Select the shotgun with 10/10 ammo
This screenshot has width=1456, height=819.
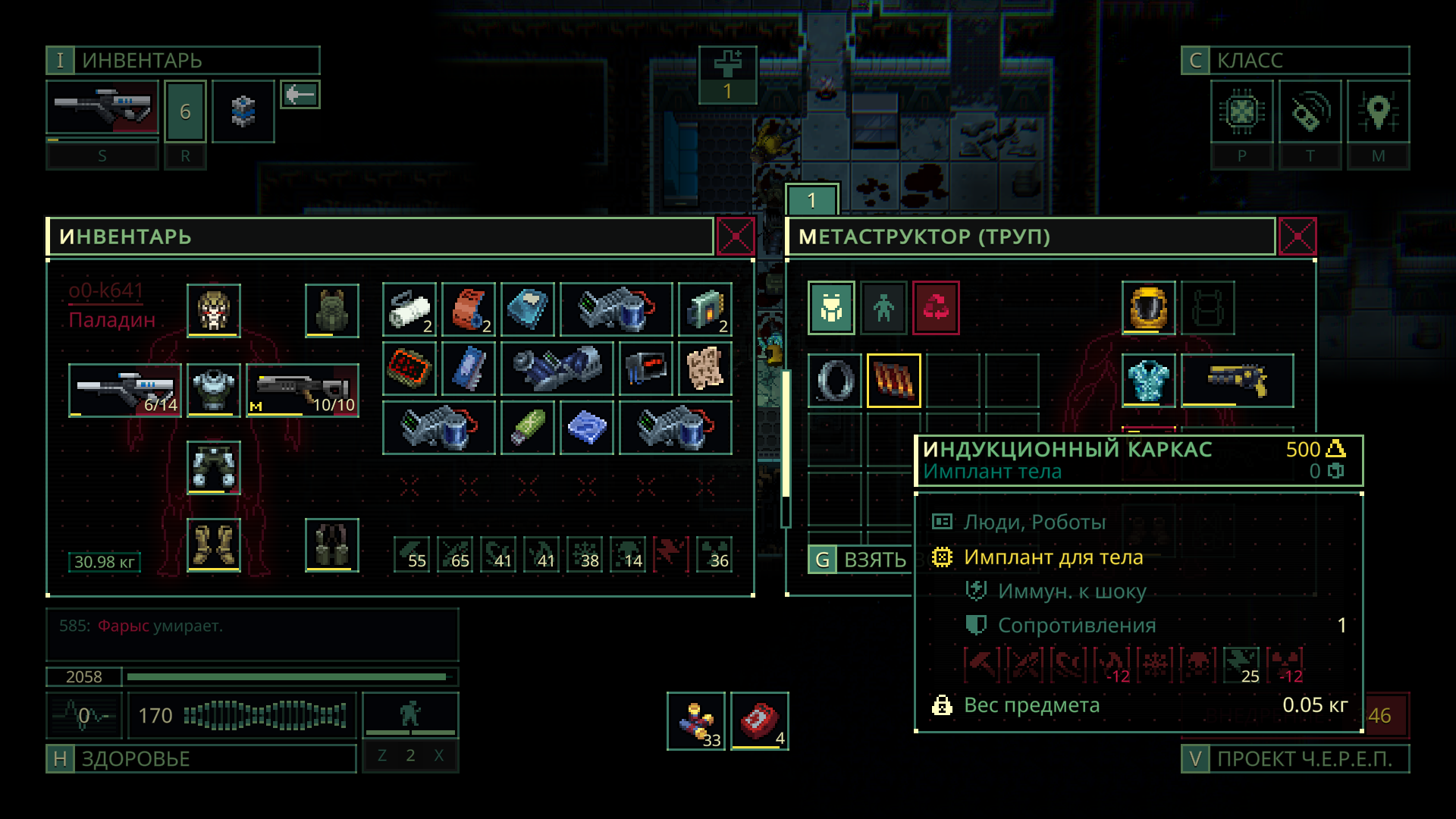pyautogui.click(x=302, y=390)
